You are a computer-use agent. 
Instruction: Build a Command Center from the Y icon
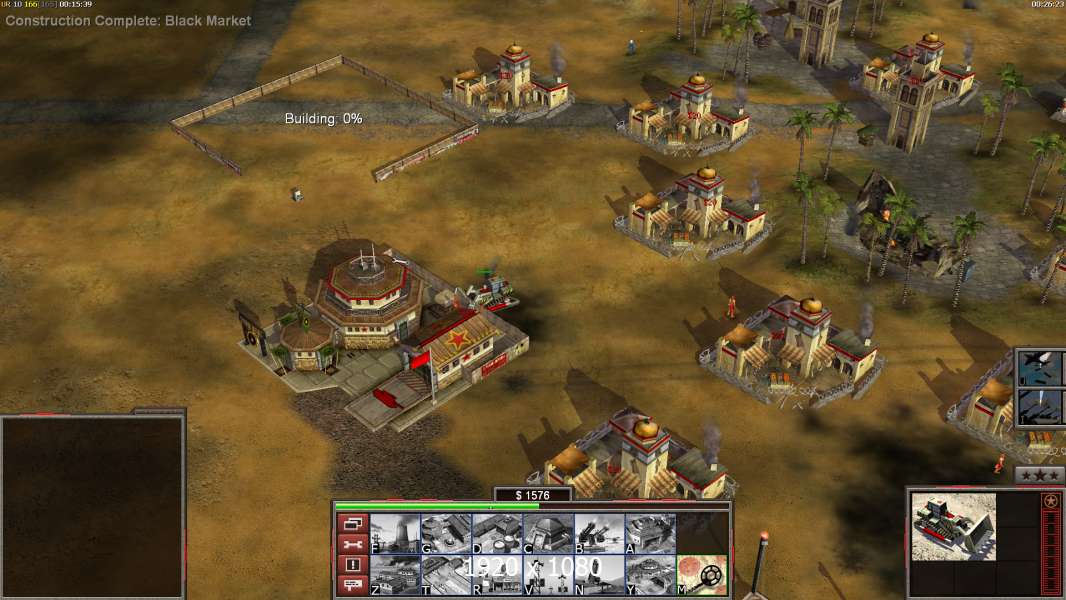(650, 574)
